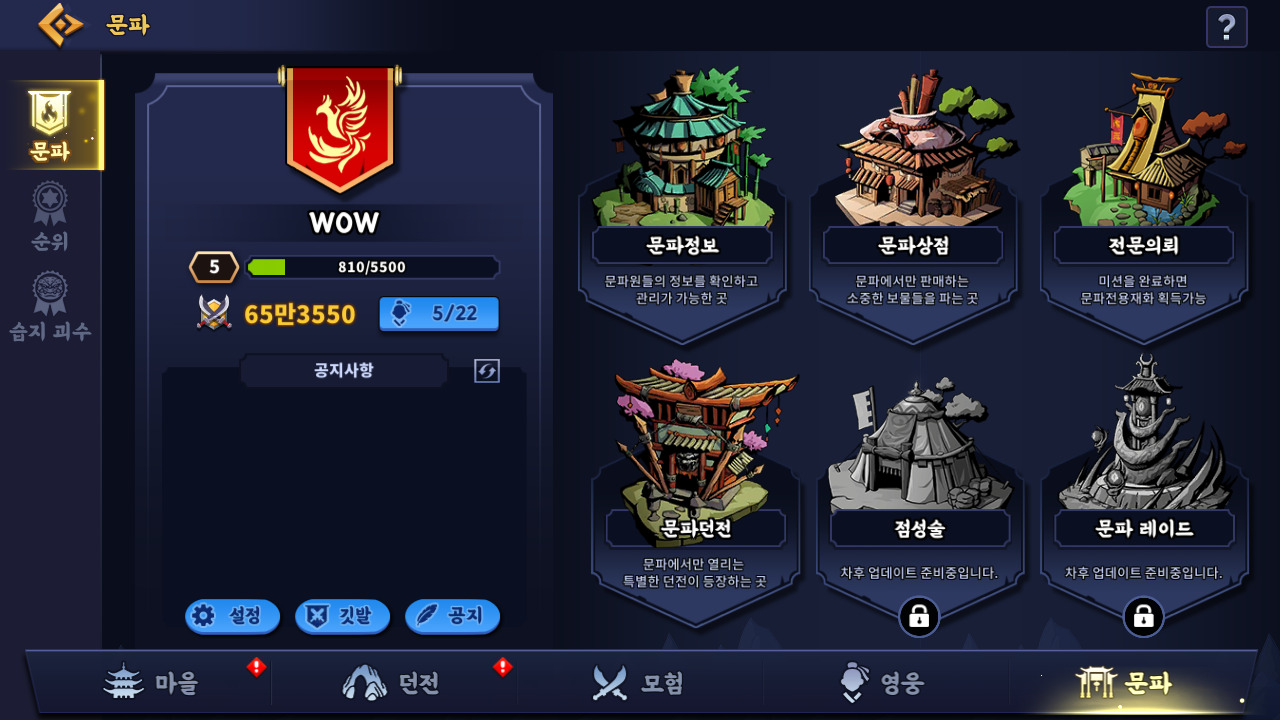Choose the 깃발 flag button
The image size is (1280, 720).
click(341, 616)
